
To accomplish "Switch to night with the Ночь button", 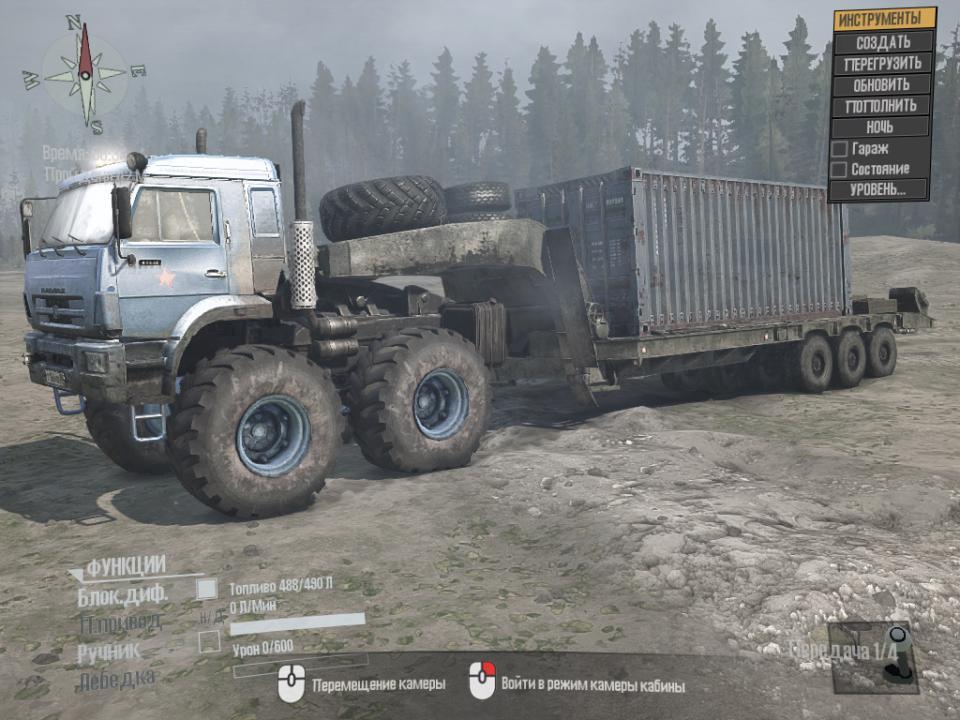I will coord(884,127).
